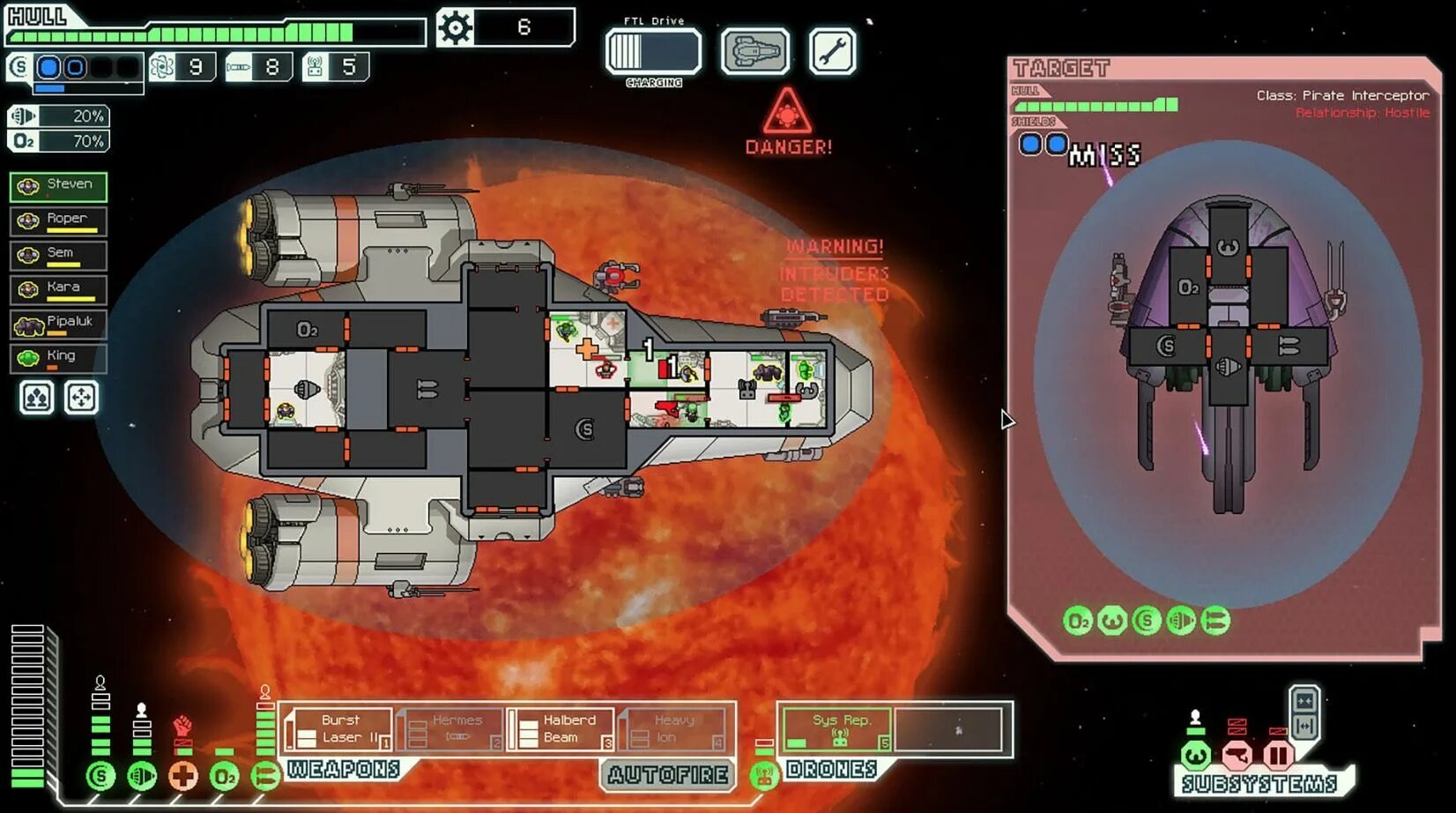Select the Hermes missile weapon slot
Viewport: 1456px width, 813px height.
point(449,729)
